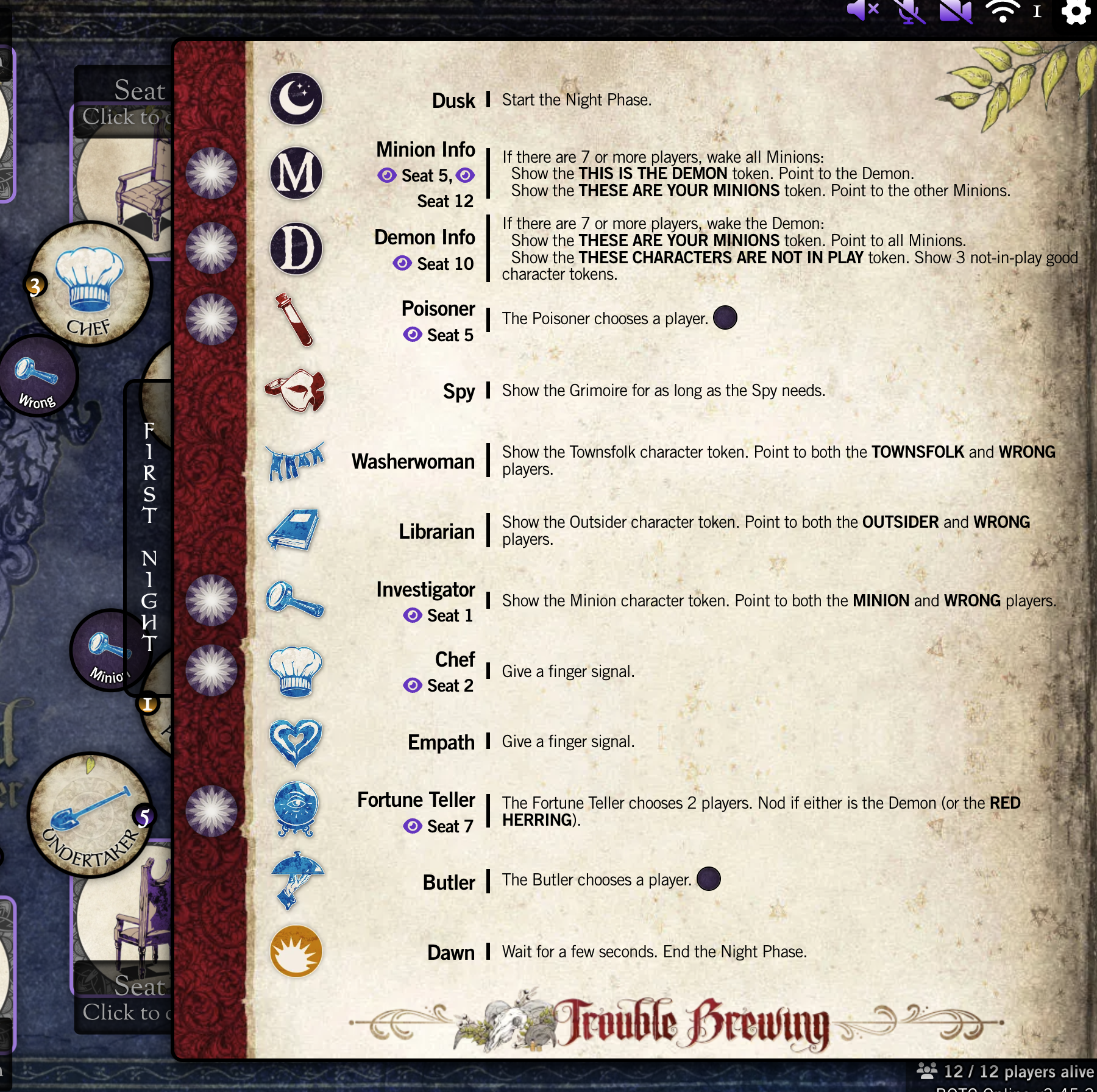The height and width of the screenshot is (1092, 1097).
Task: Open the settings gear menu
Action: point(1076,12)
